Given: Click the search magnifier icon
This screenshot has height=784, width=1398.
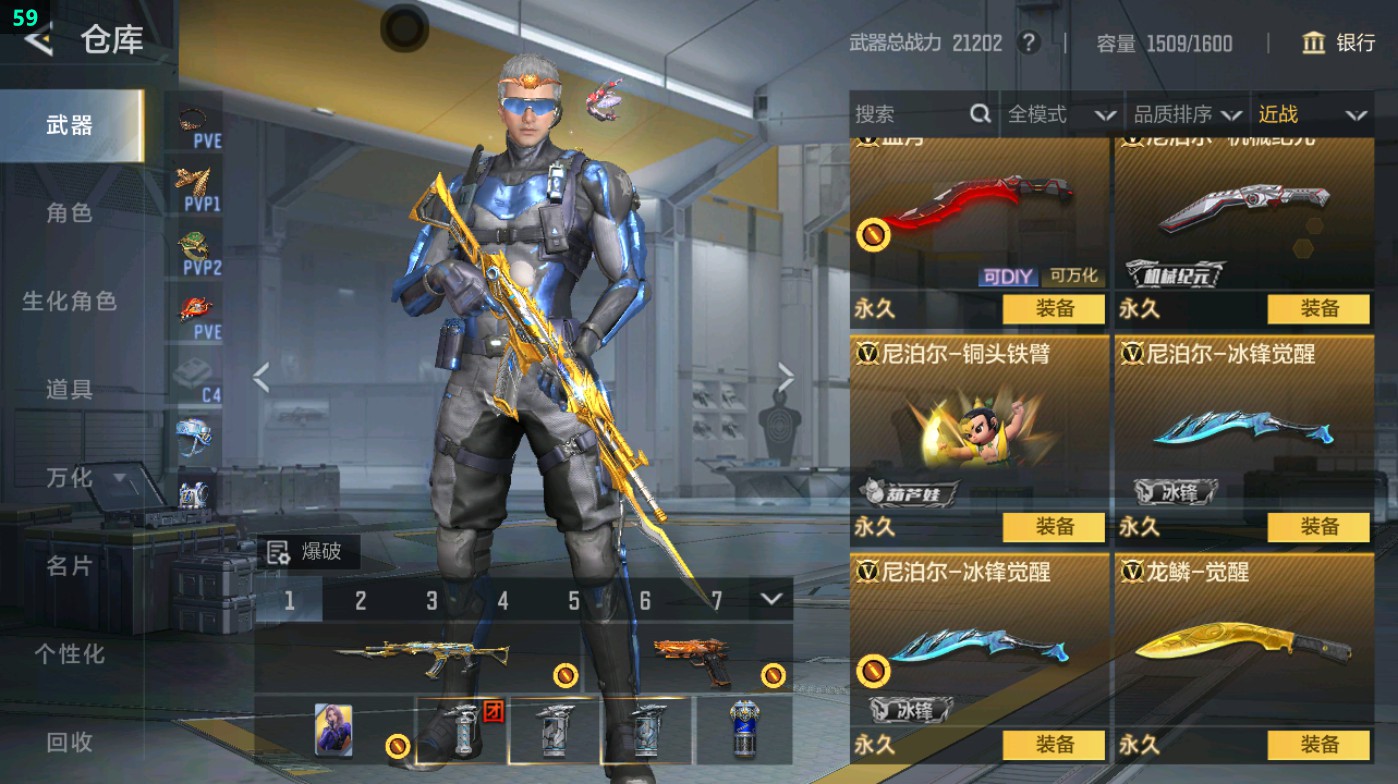Looking at the screenshot, I should click(979, 114).
